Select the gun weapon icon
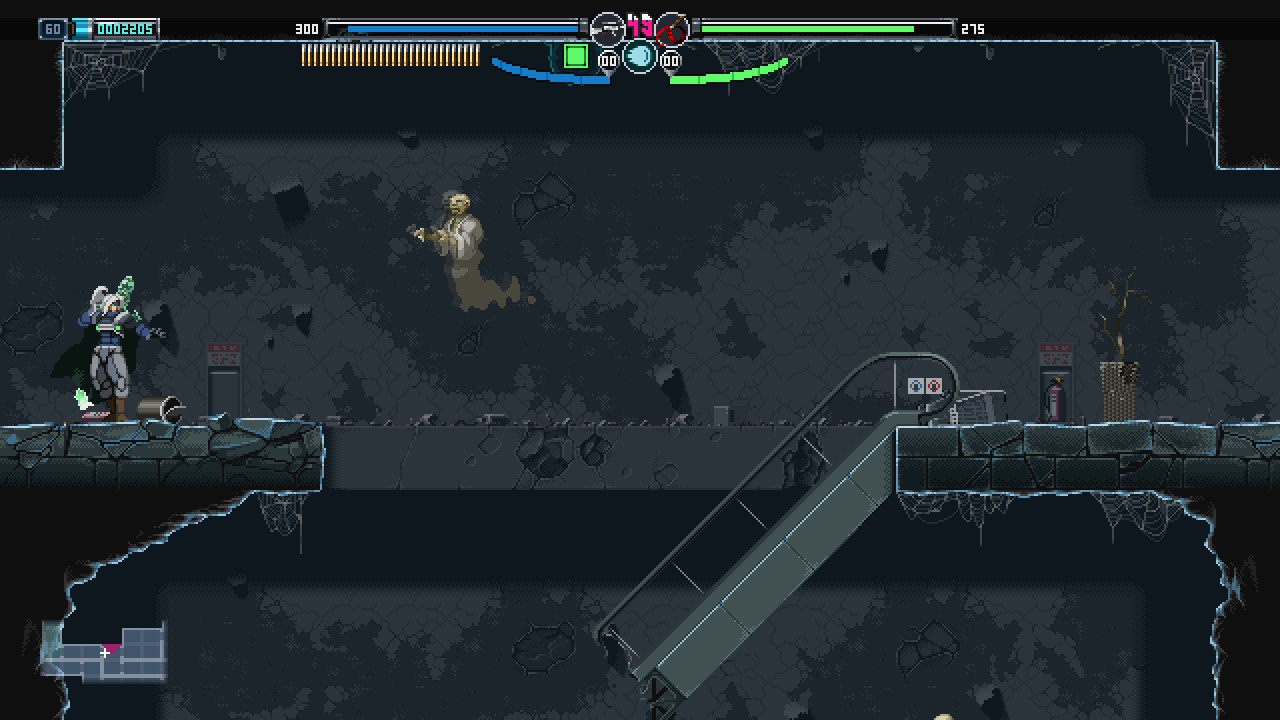This screenshot has height=720, width=1280. point(607,28)
